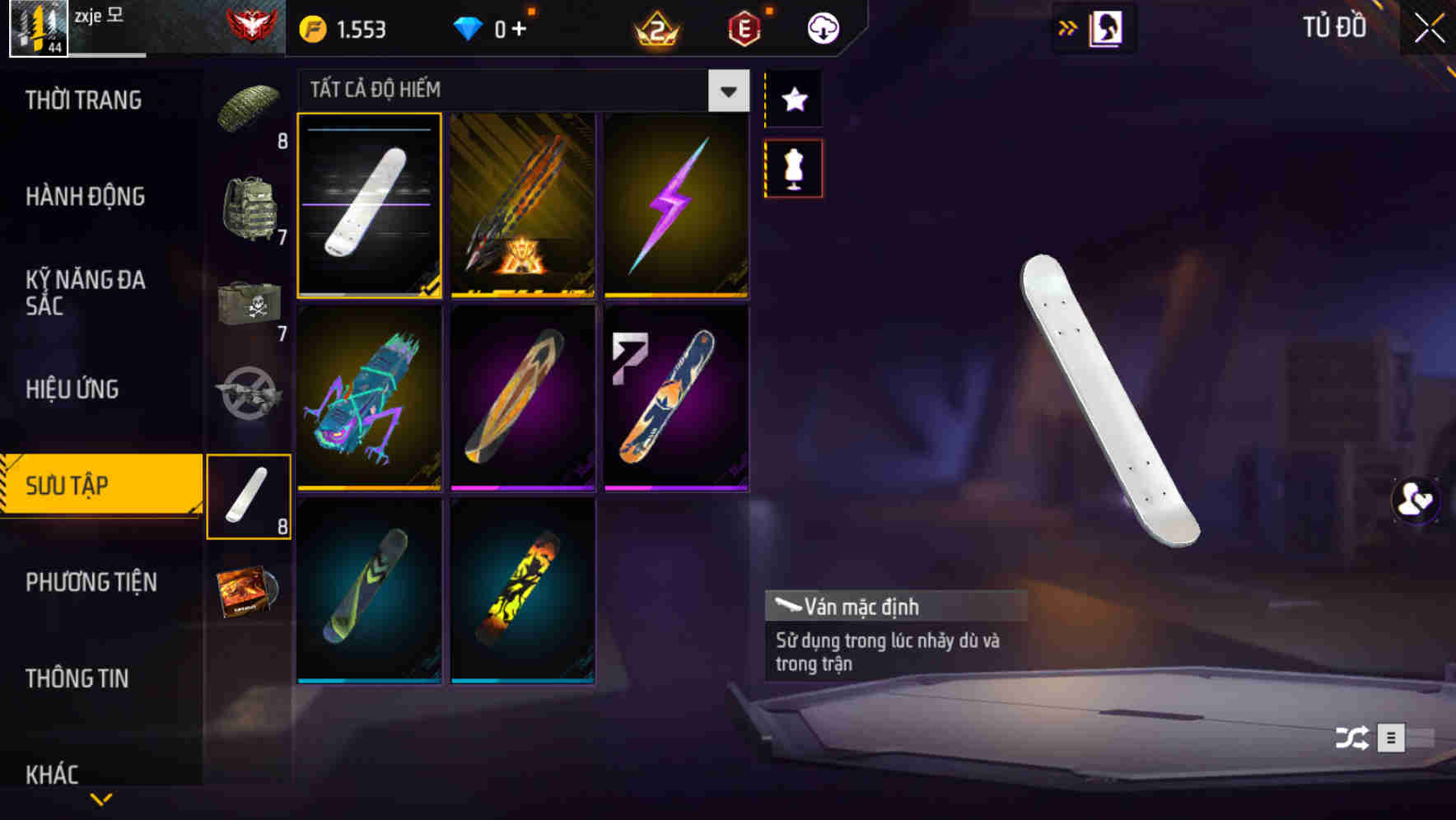This screenshot has height=820, width=1456.
Task: Select the purple lightning skateboard thumbnail
Action: click(676, 206)
